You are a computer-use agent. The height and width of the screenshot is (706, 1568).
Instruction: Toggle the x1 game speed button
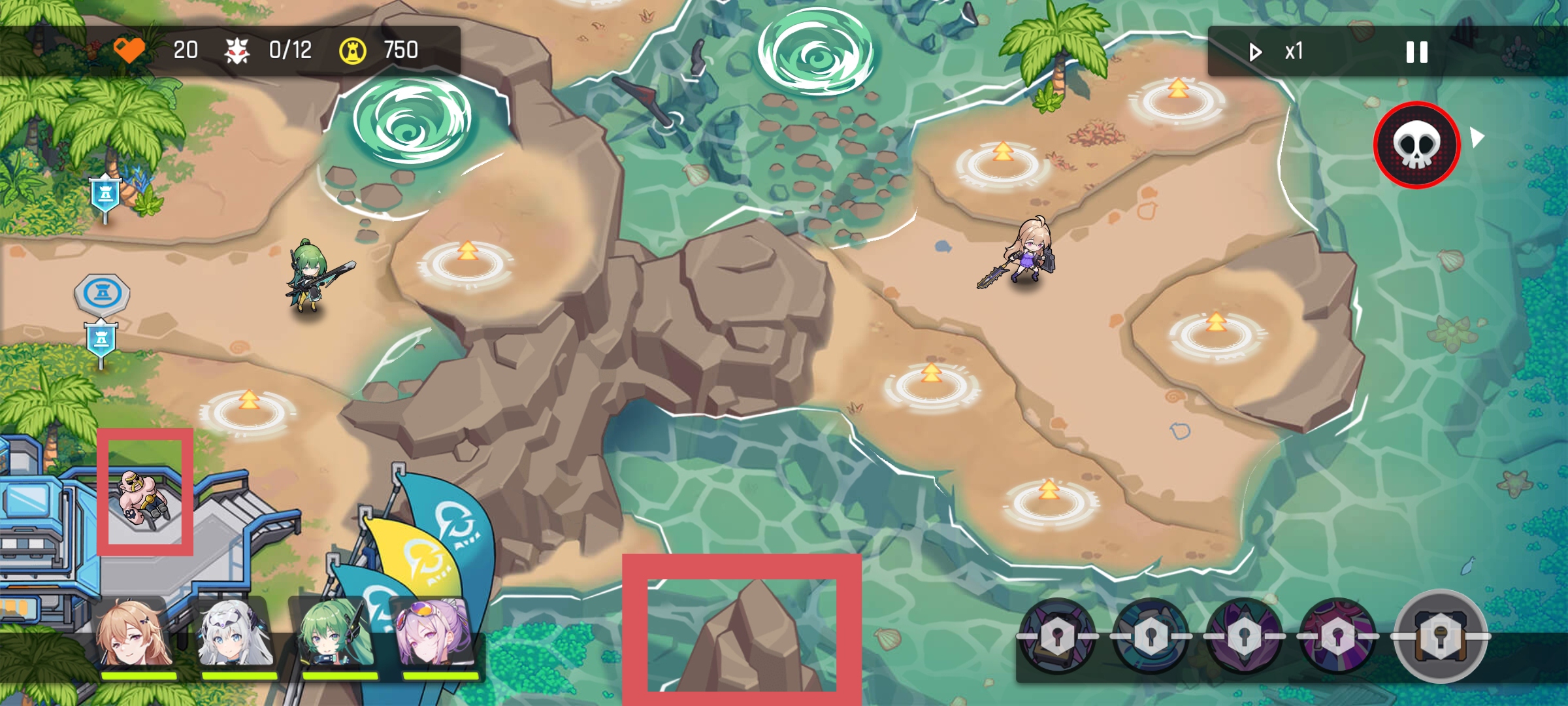point(1277,51)
